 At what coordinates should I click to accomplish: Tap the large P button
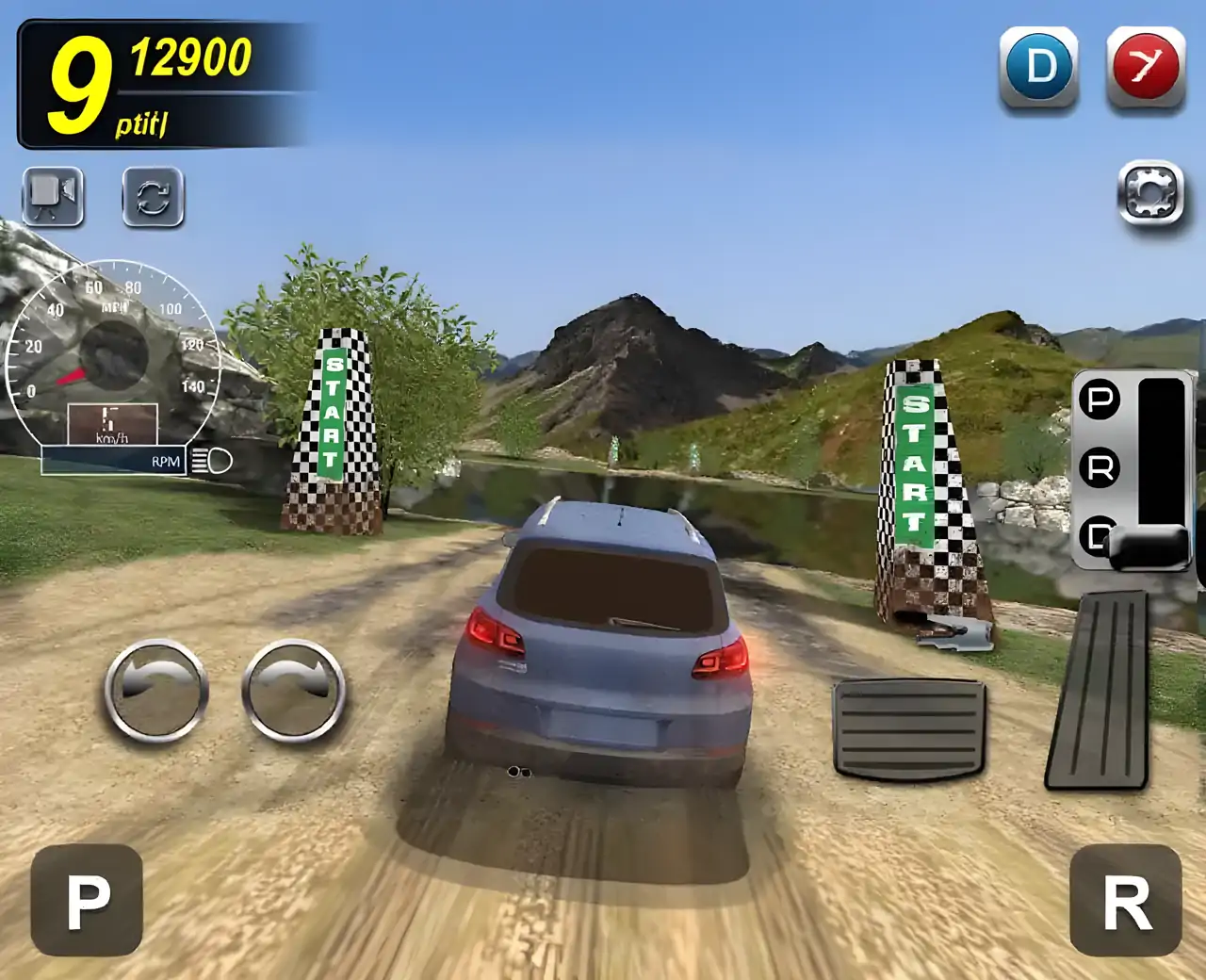[87, 900]
